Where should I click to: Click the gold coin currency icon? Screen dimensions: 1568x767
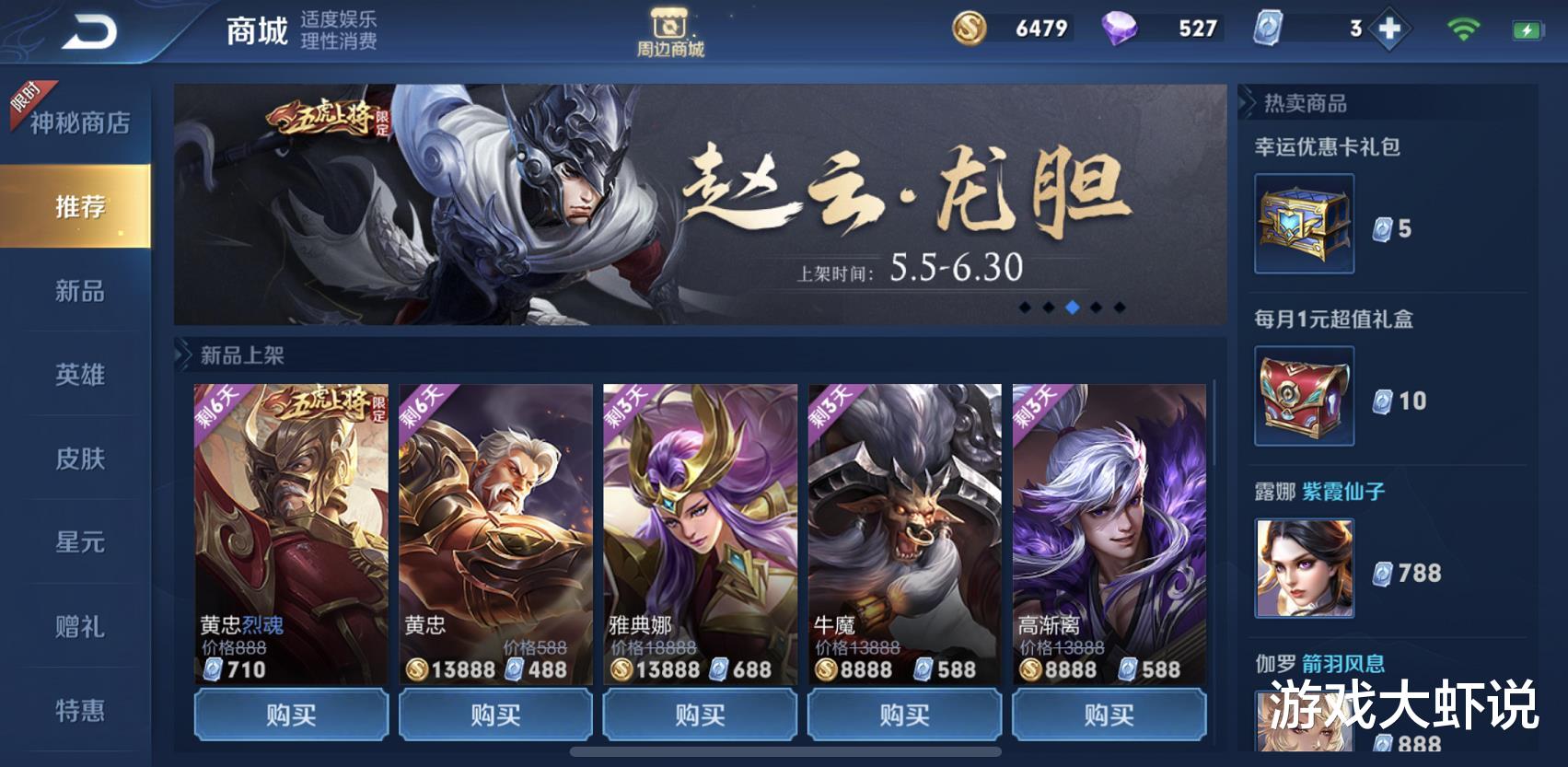[969, 29]
